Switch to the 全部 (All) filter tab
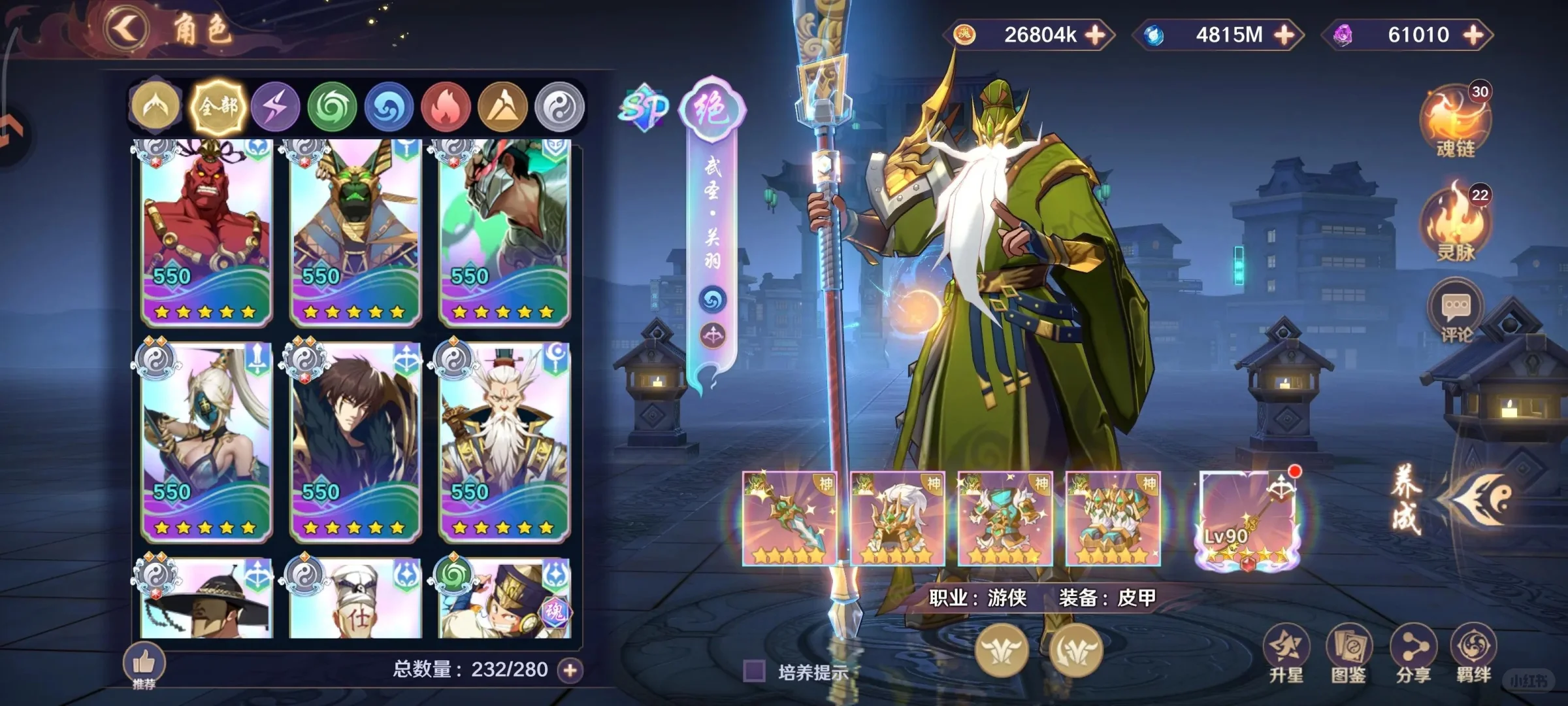 pos(219,106)
